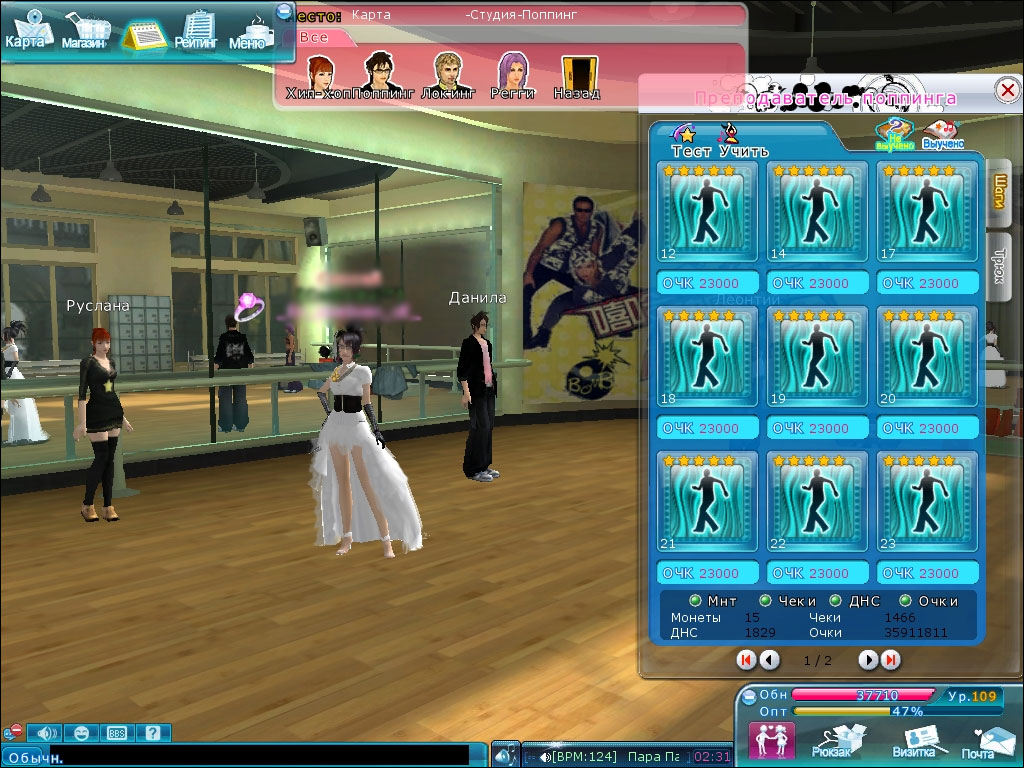This screenshot has width=1024, height=768.
Task: Open the Карта map button
Action: tap(26, 31)
